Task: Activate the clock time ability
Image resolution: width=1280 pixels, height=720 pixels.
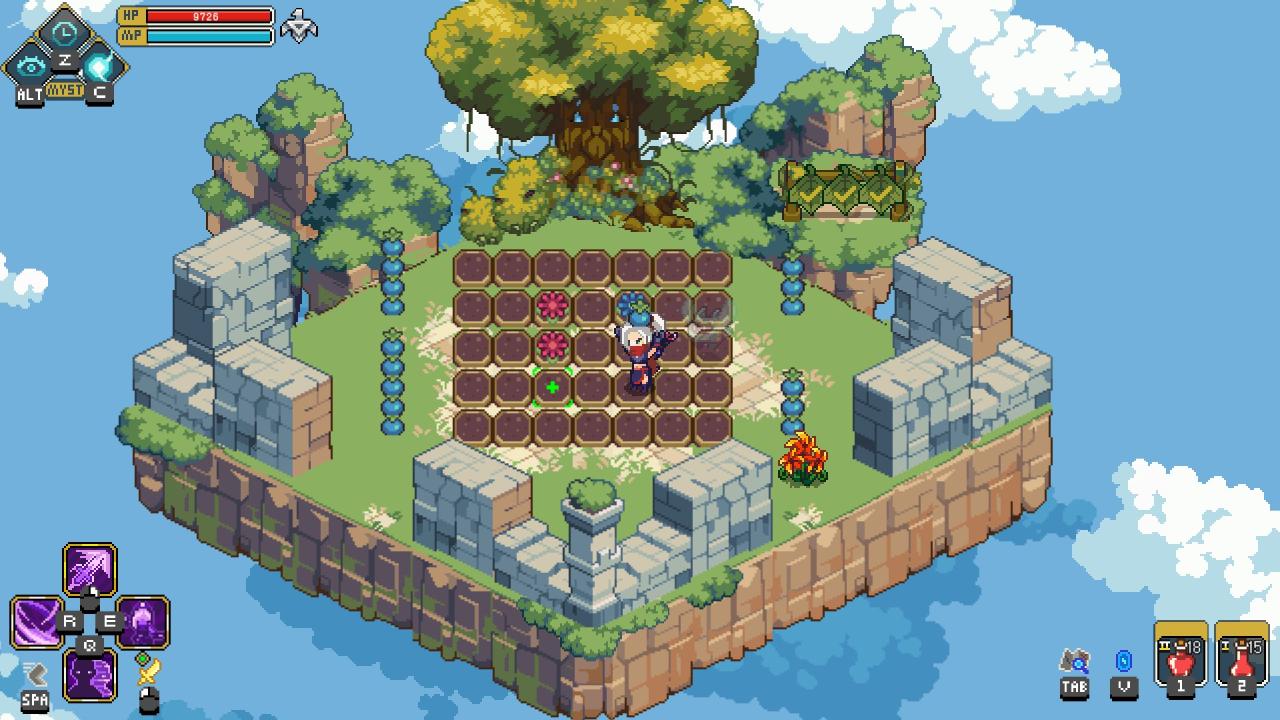Action: point(65,33)
